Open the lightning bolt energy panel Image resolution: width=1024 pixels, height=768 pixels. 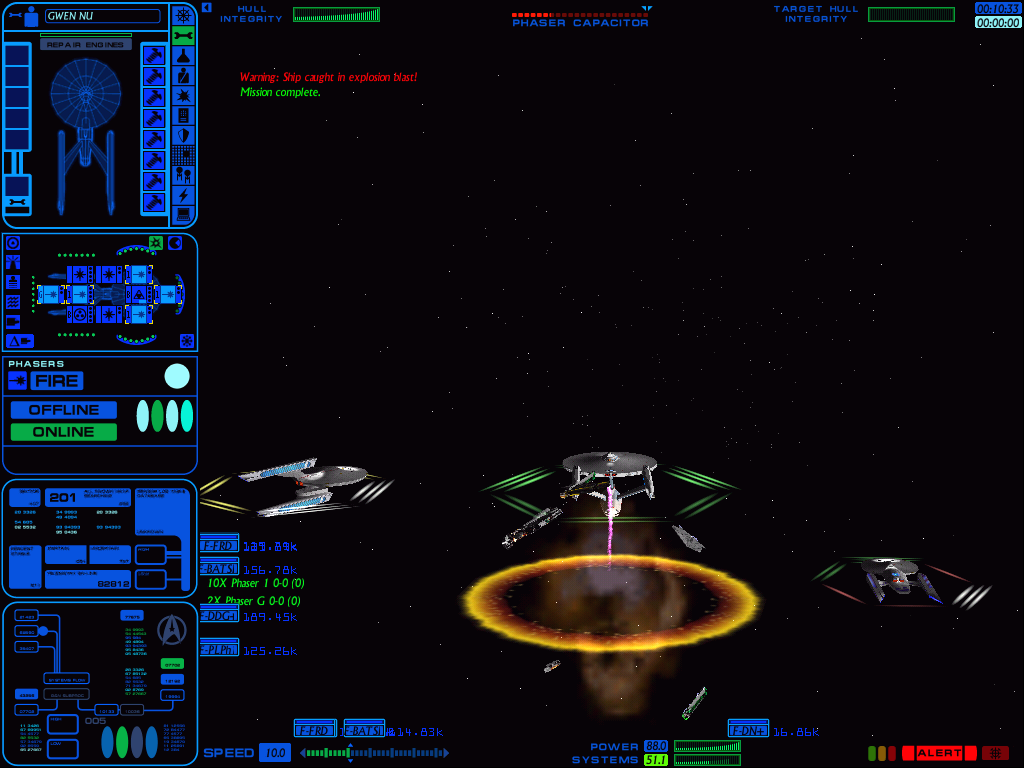[x=183, y=195]
